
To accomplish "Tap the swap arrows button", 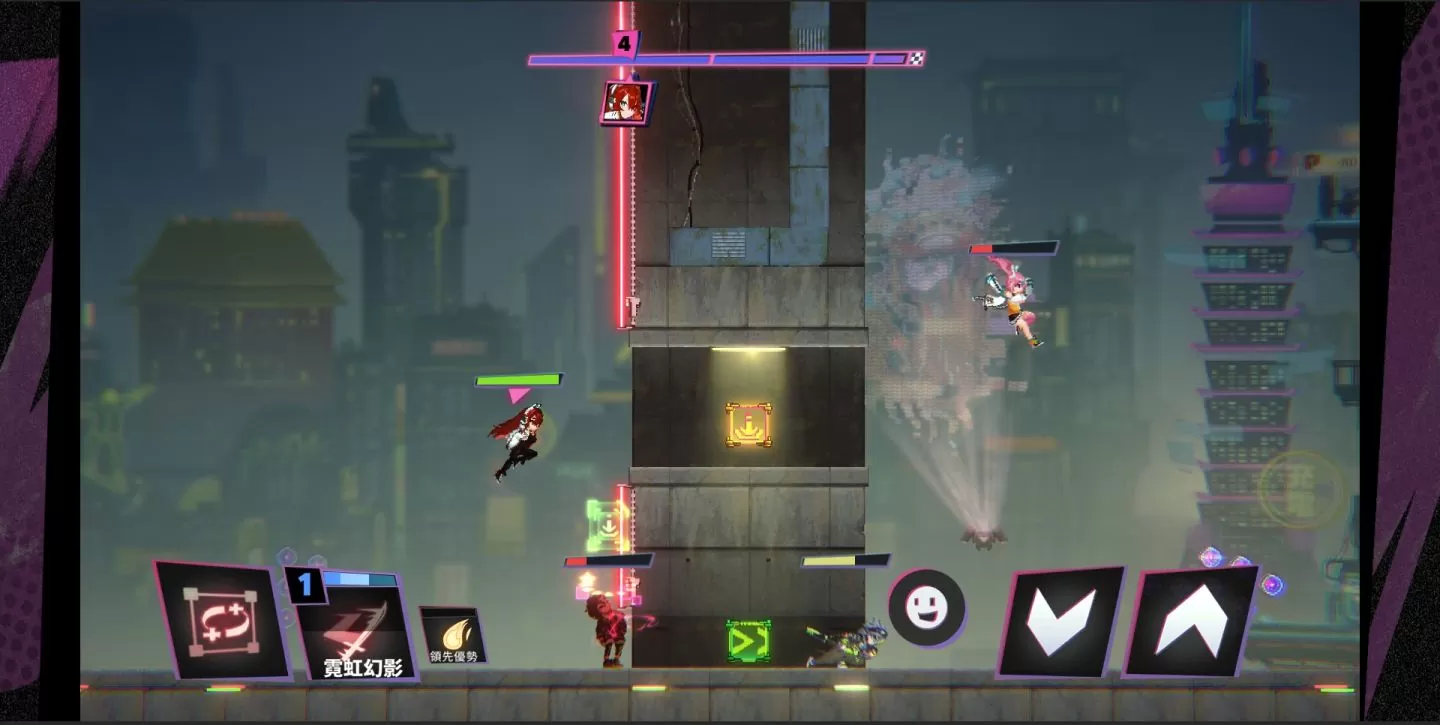I will coord(222,620).
